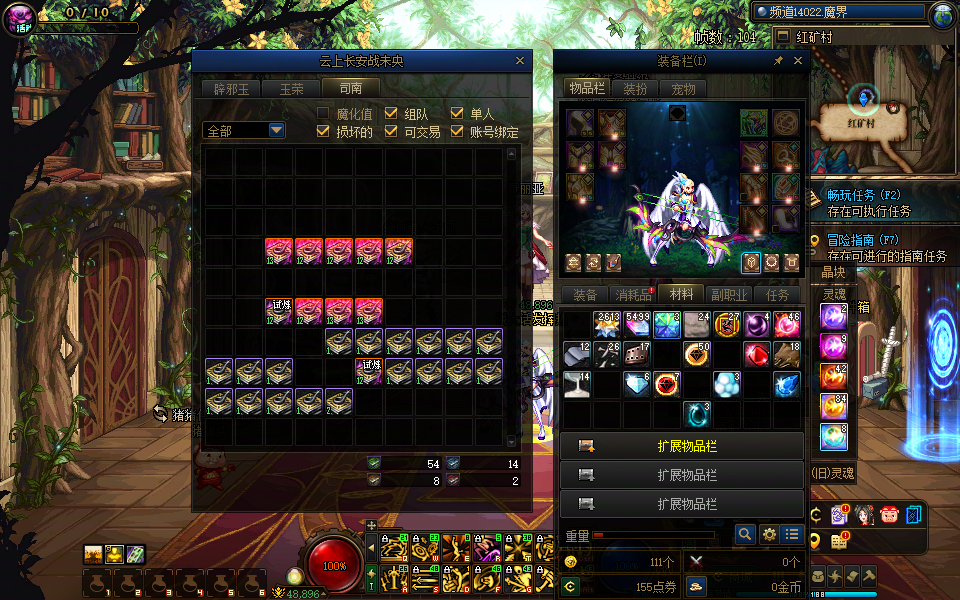Switch to the 辟邪玉 tab
This screenshot has height=600, width=960.
tap(230, 88)
